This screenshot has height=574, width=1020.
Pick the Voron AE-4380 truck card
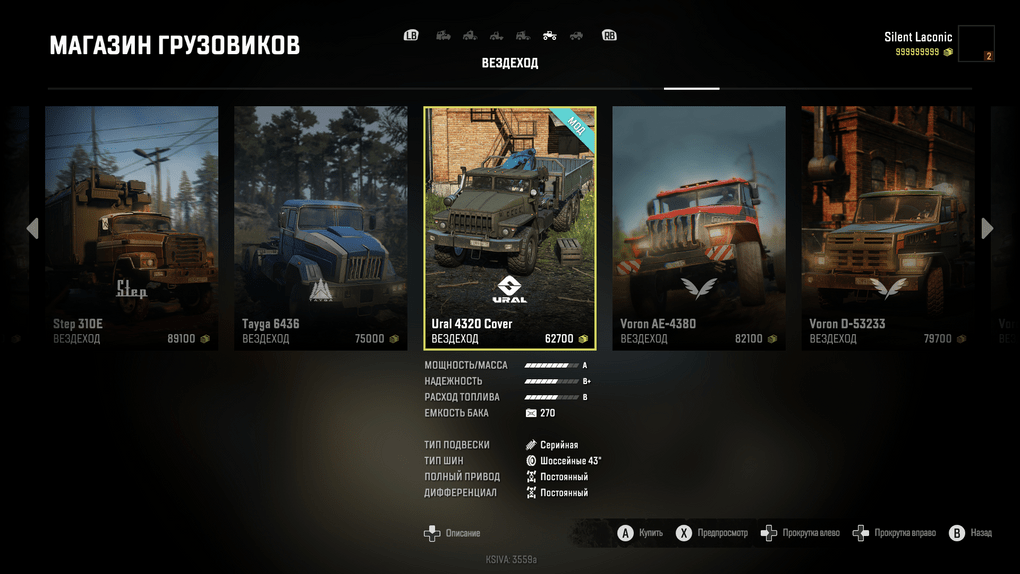click(699, 227)
